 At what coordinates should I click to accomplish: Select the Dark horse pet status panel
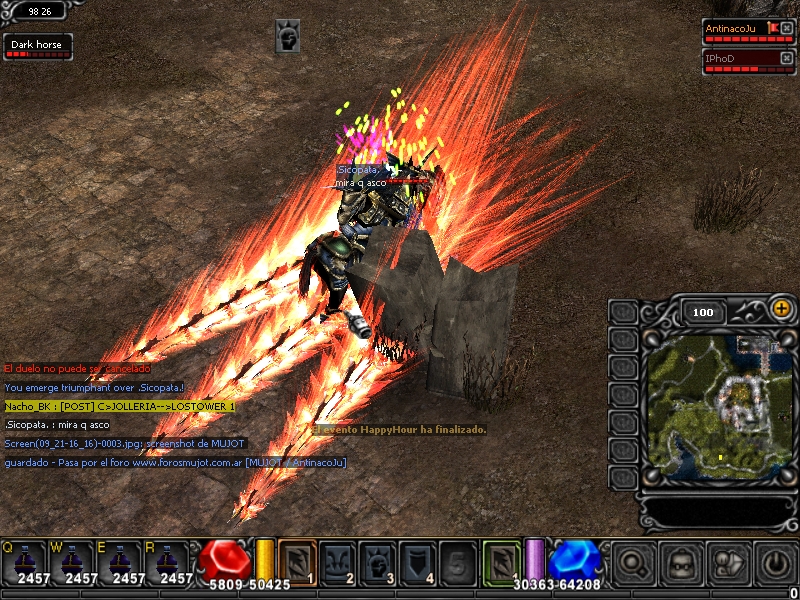pos(34,46)
